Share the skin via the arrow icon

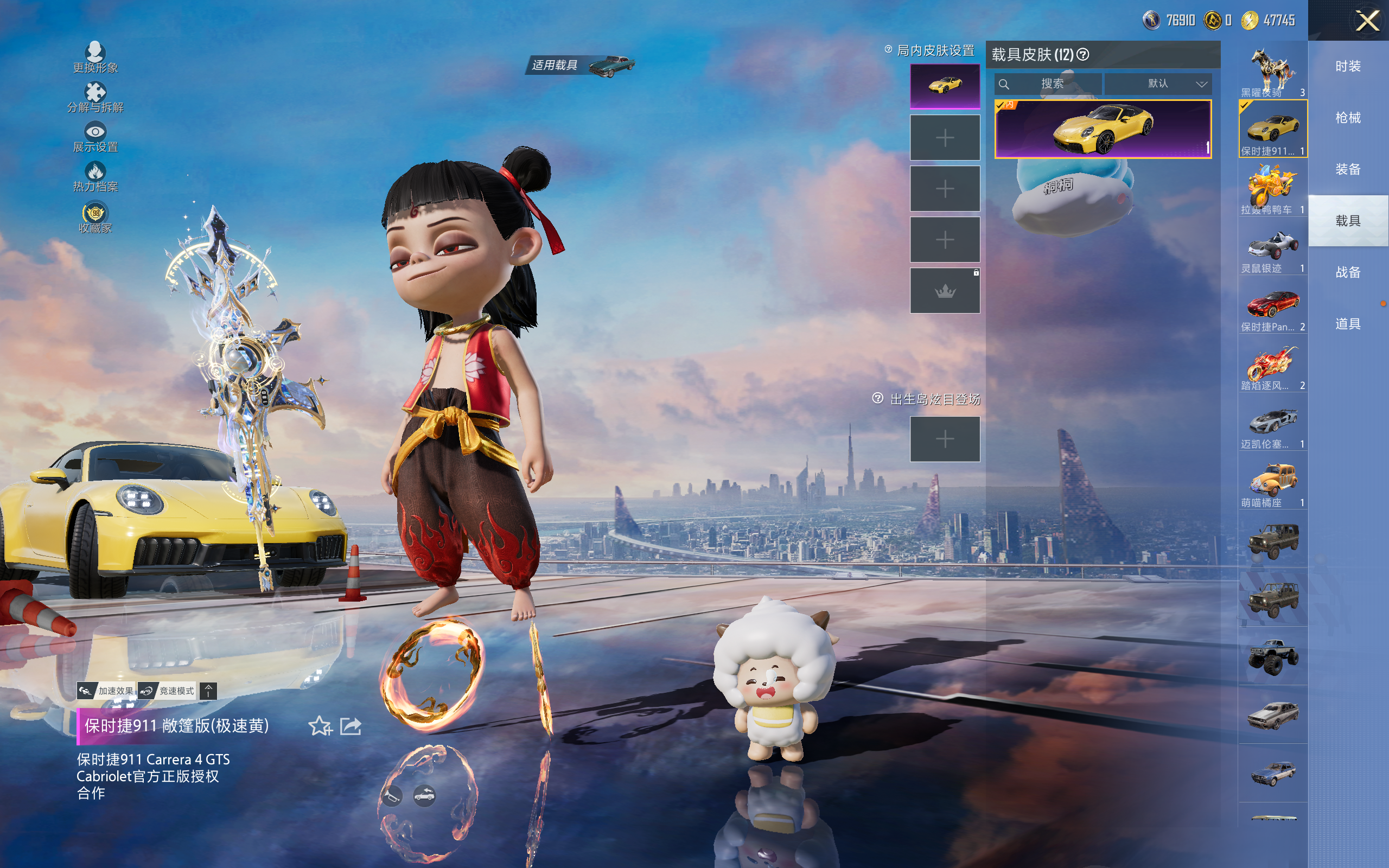tap(351, 726)
